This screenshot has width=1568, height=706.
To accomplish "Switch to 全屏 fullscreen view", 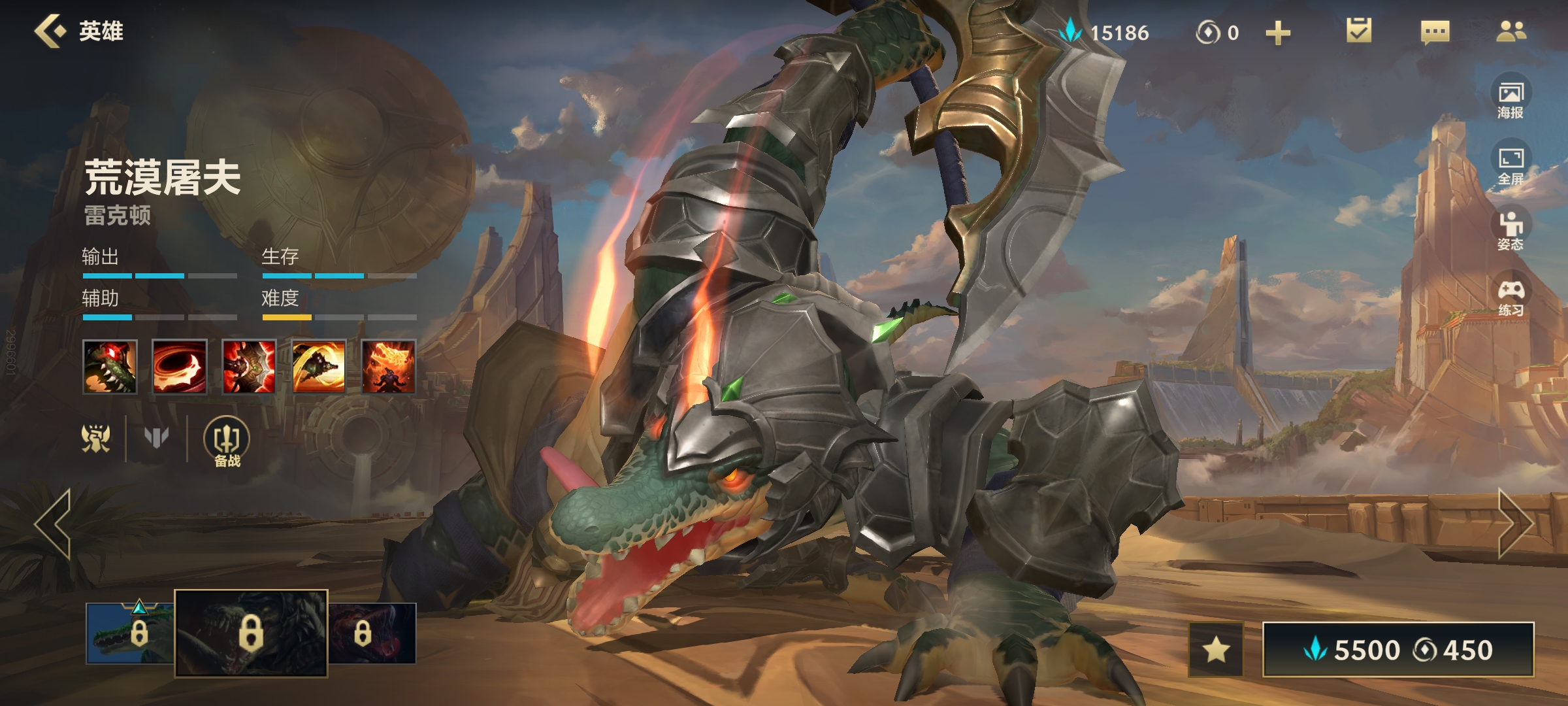I will click(x=1511, y=165).
